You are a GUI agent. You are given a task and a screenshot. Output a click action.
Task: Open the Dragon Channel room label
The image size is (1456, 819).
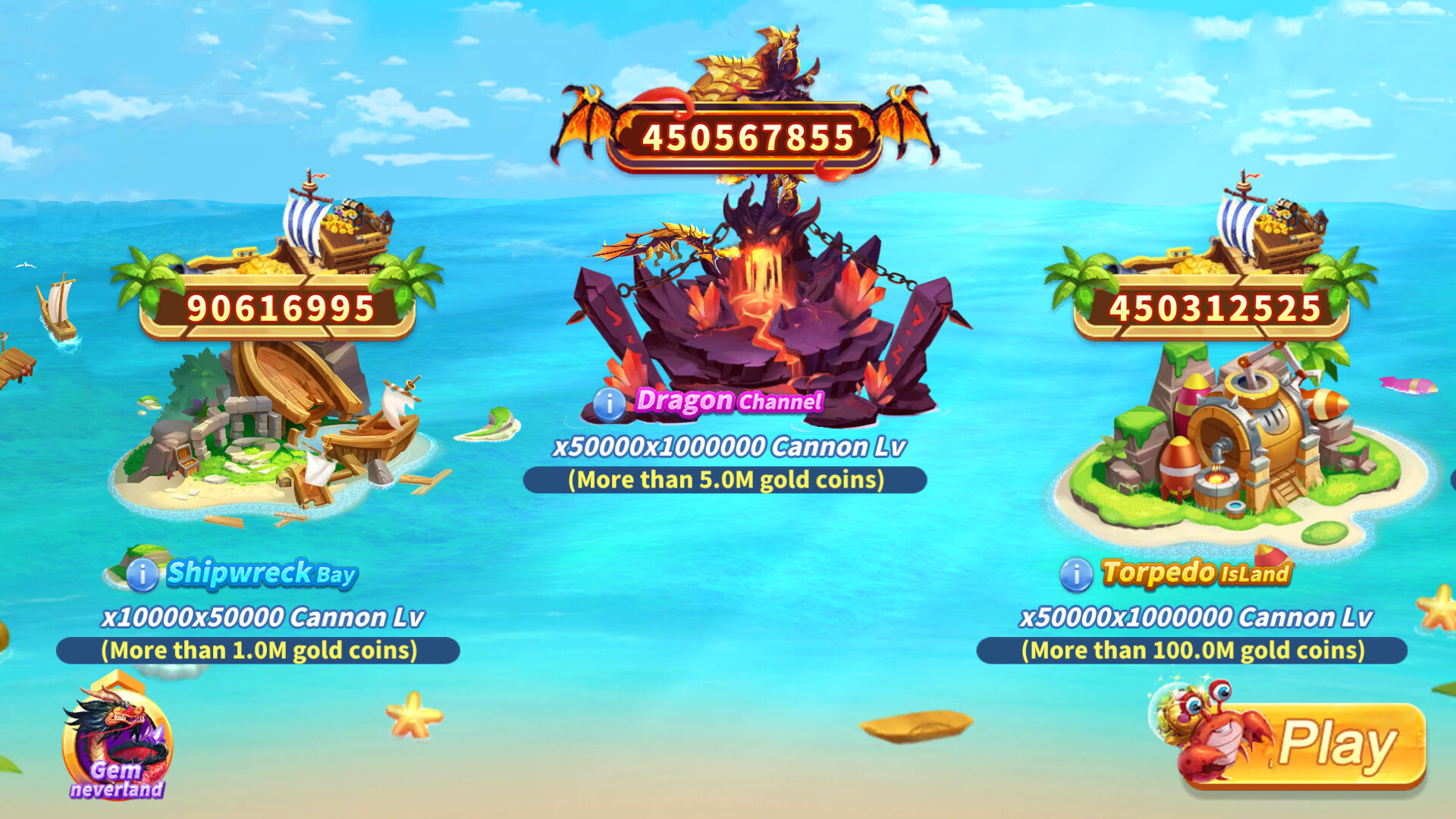728,402
